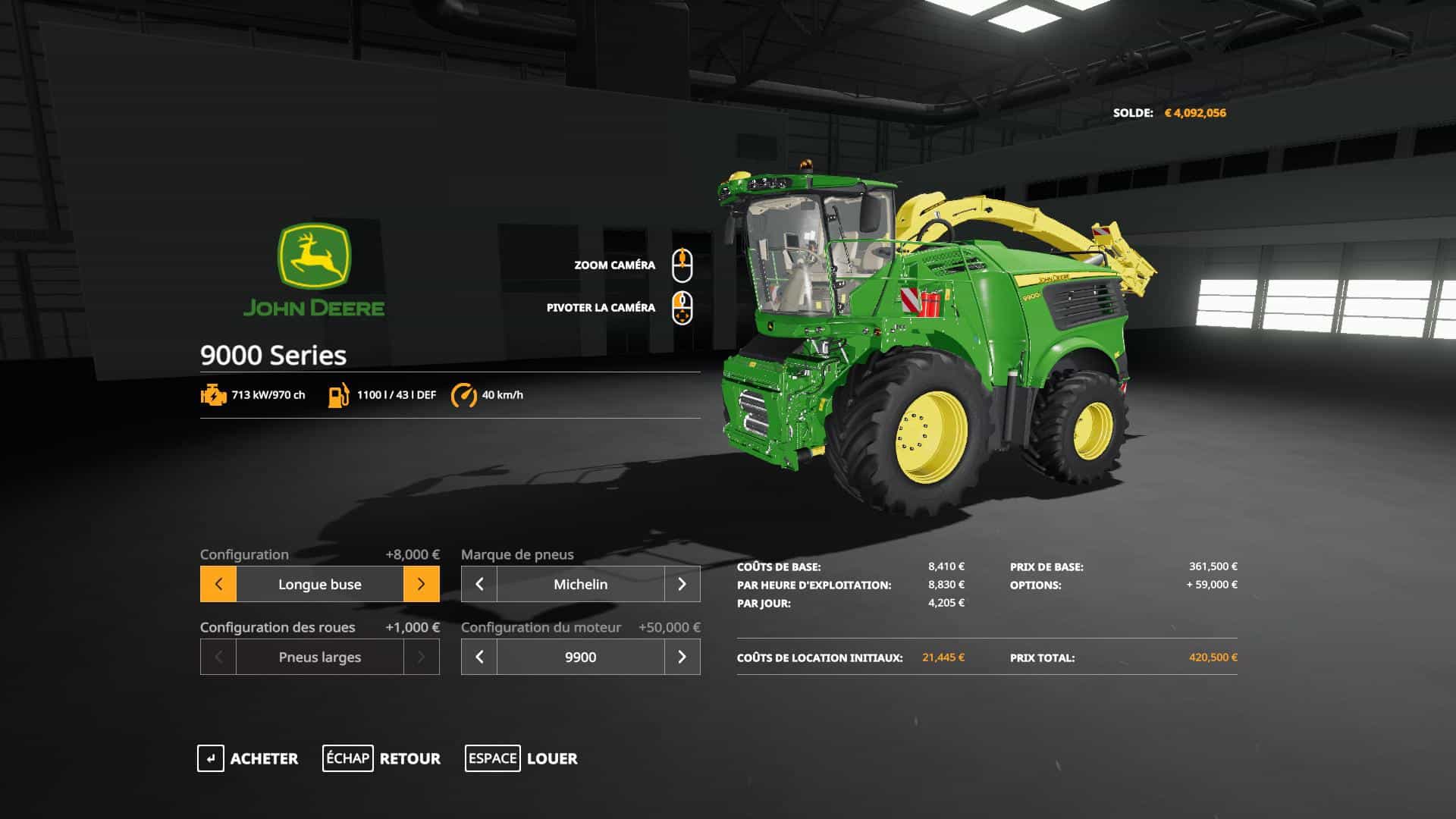This screenshot has height=819, width=1456.
Task: Select next Configuration option after Longue buse
Action: (x=421, y=584)
